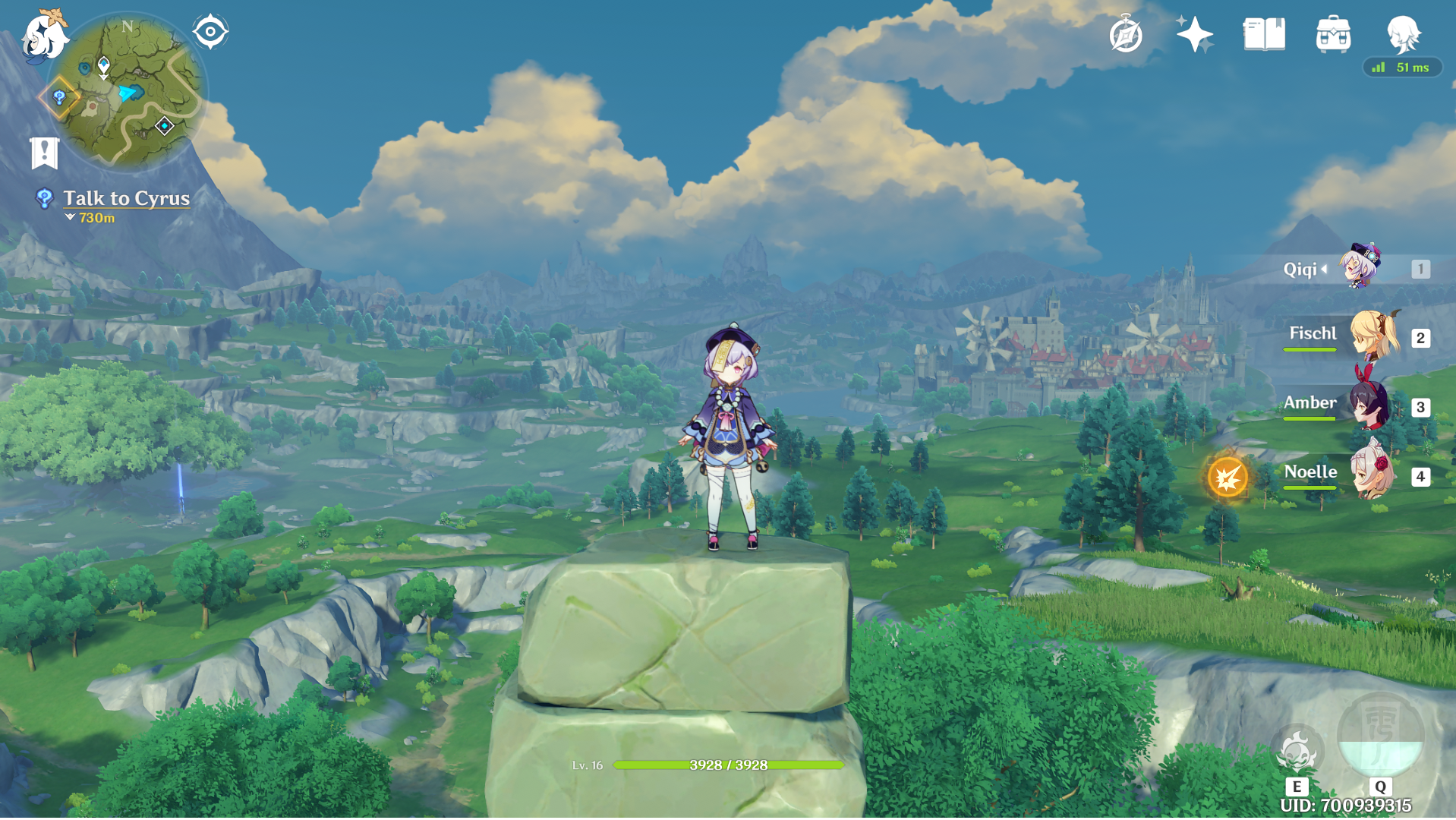Toggle the Elemental Sight eye icon
1456x820 pixels.
210,32
